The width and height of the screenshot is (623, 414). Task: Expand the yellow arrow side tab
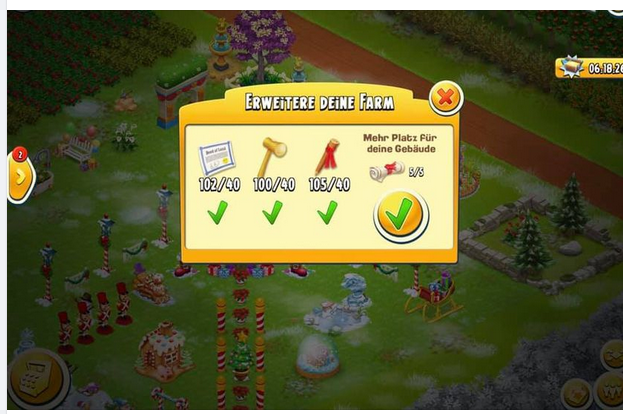(20, 177)
